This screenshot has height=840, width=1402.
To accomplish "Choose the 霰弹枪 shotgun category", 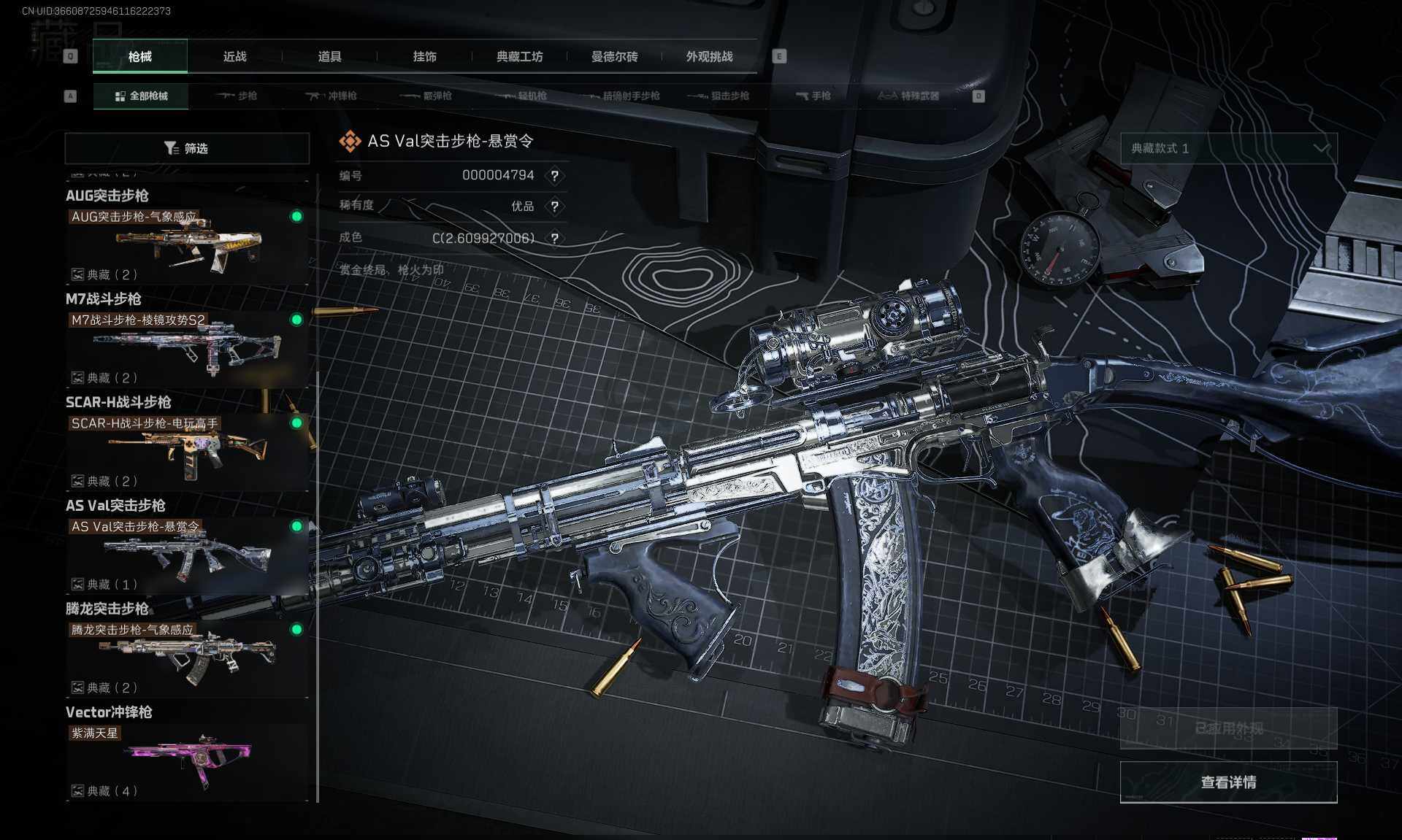I will point(426,96).
